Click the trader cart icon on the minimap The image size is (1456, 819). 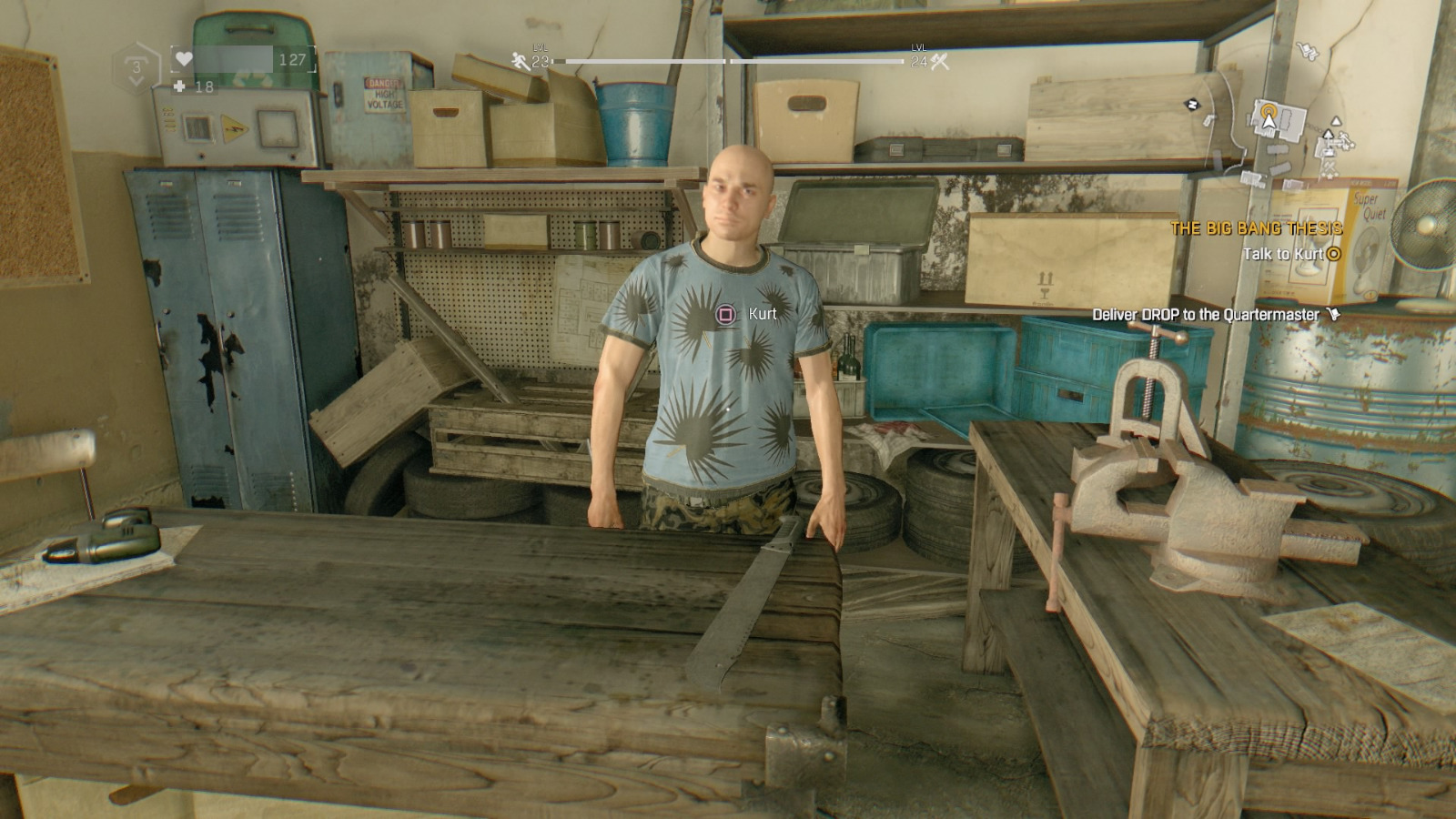point(1307,50)
